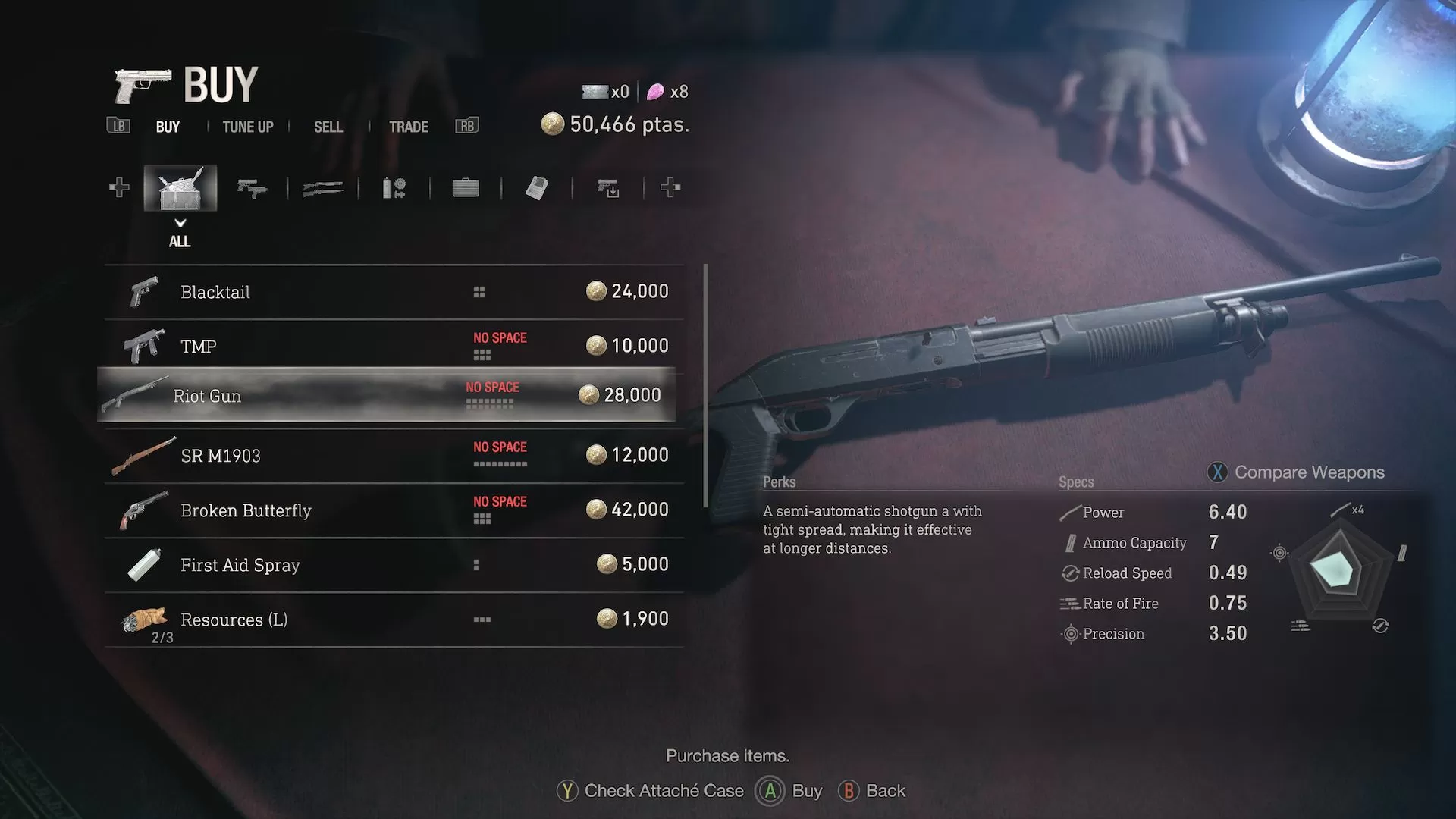1456x819 pixels.
Task: Click the ALL category crate icon
Action: [x=180, y=187]
